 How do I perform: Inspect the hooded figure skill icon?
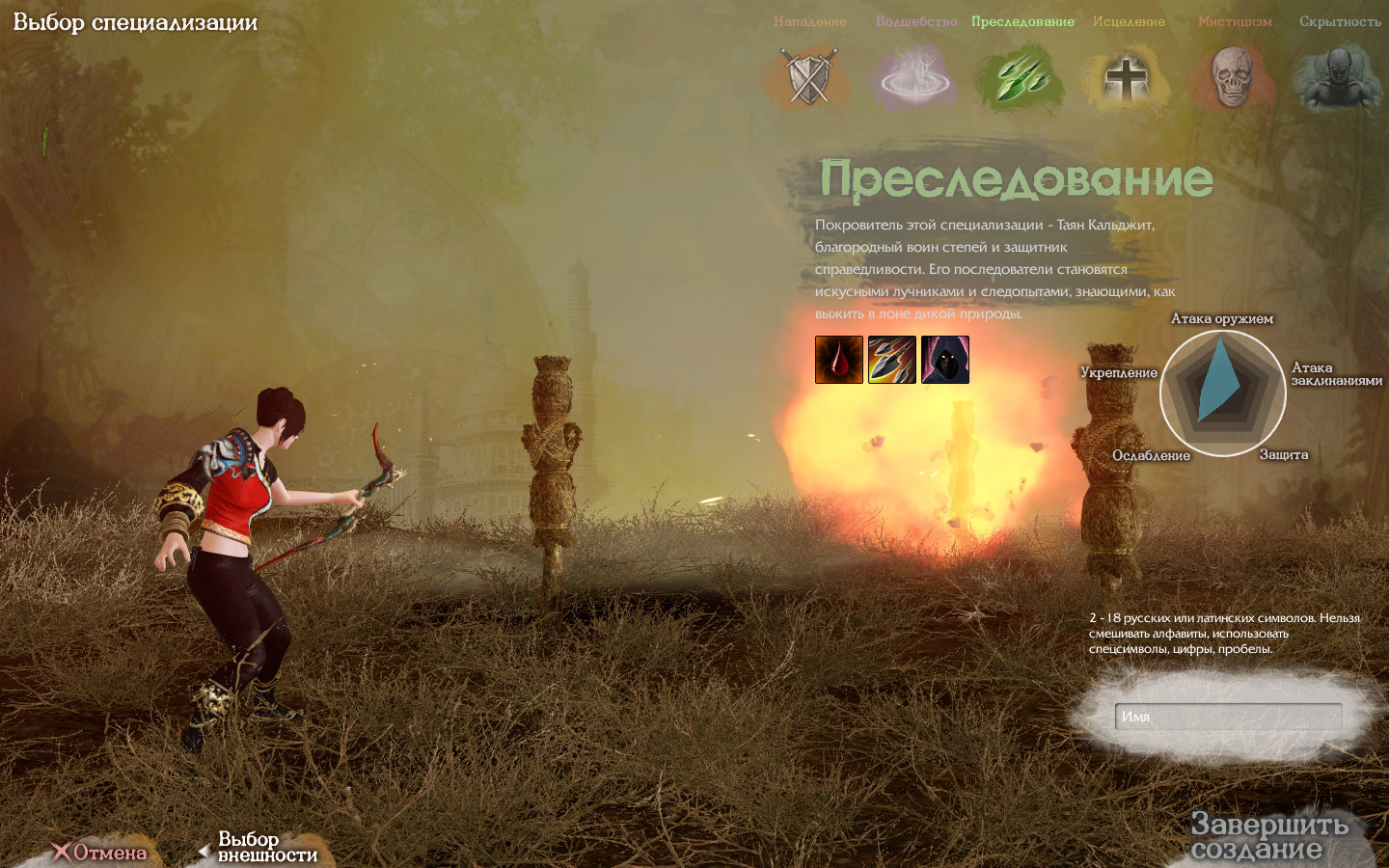click(945, 360)
